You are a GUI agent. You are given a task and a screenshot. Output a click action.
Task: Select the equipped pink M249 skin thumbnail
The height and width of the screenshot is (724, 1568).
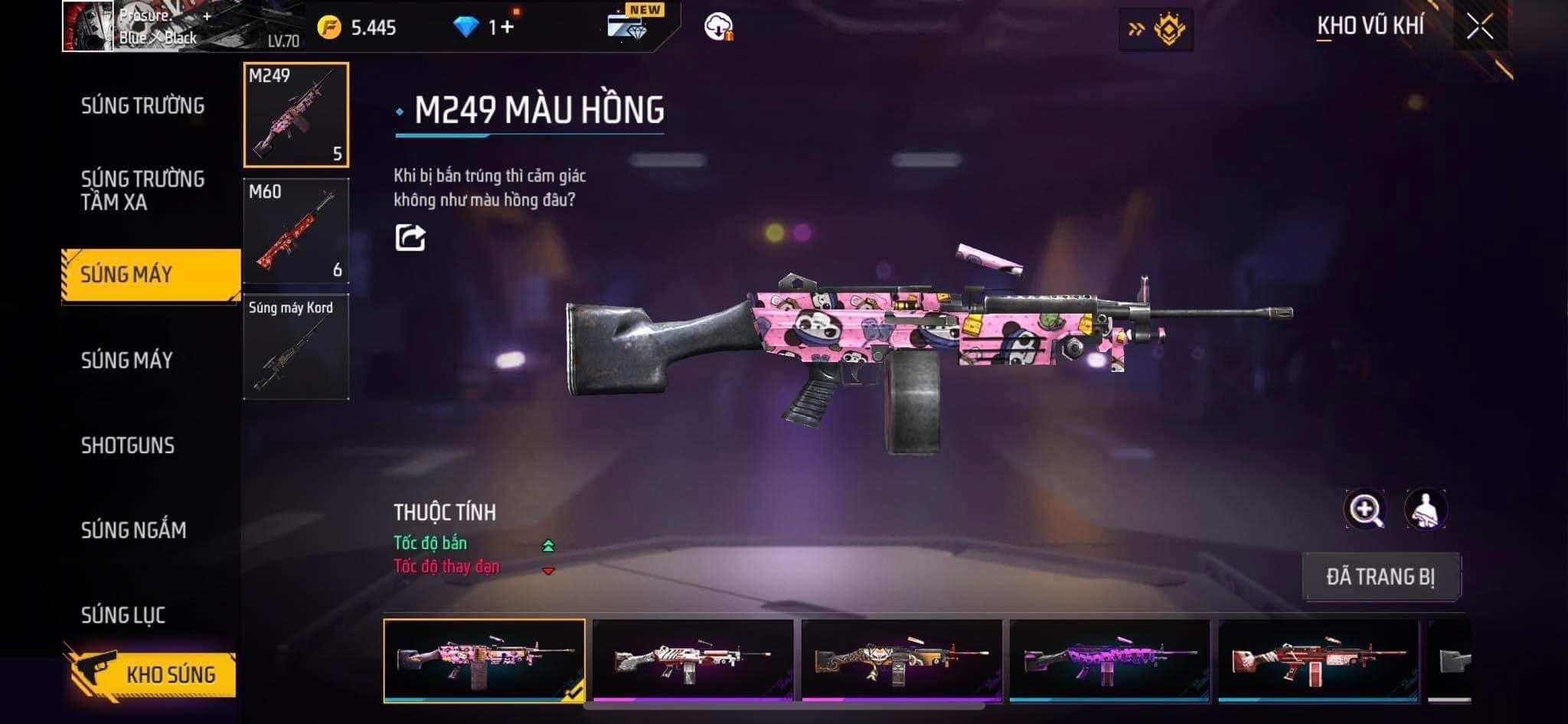pyautogui.click(x=484, y=660)
